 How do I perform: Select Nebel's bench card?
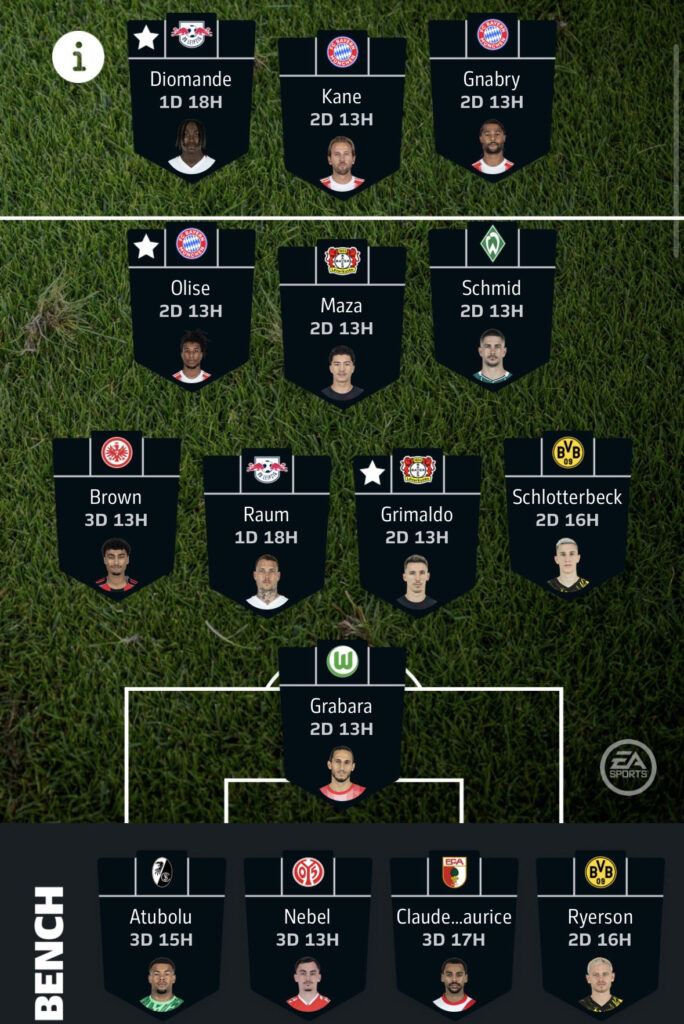click(x=308, y=938)
